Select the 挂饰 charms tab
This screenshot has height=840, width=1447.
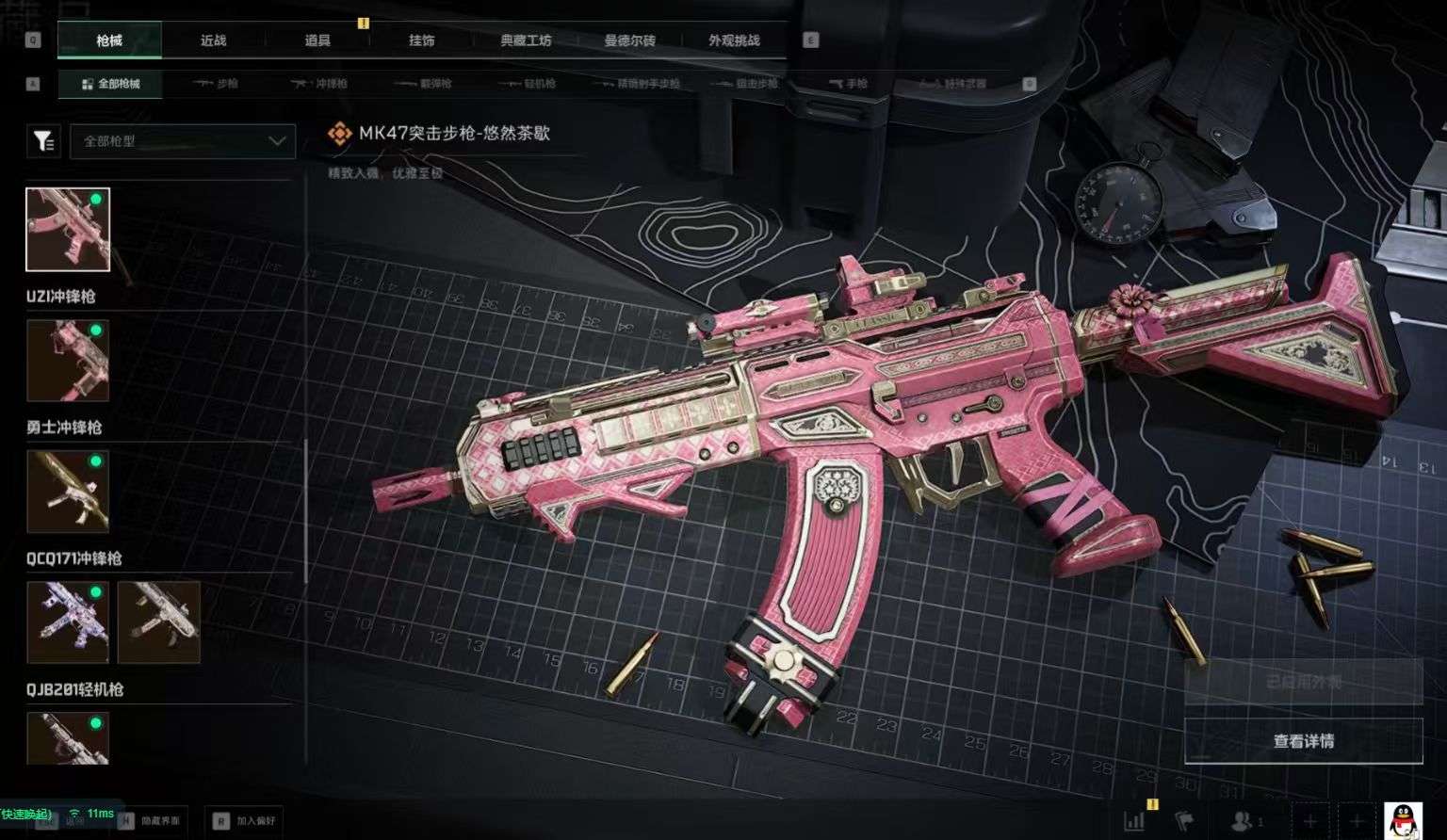pos(422,40)
